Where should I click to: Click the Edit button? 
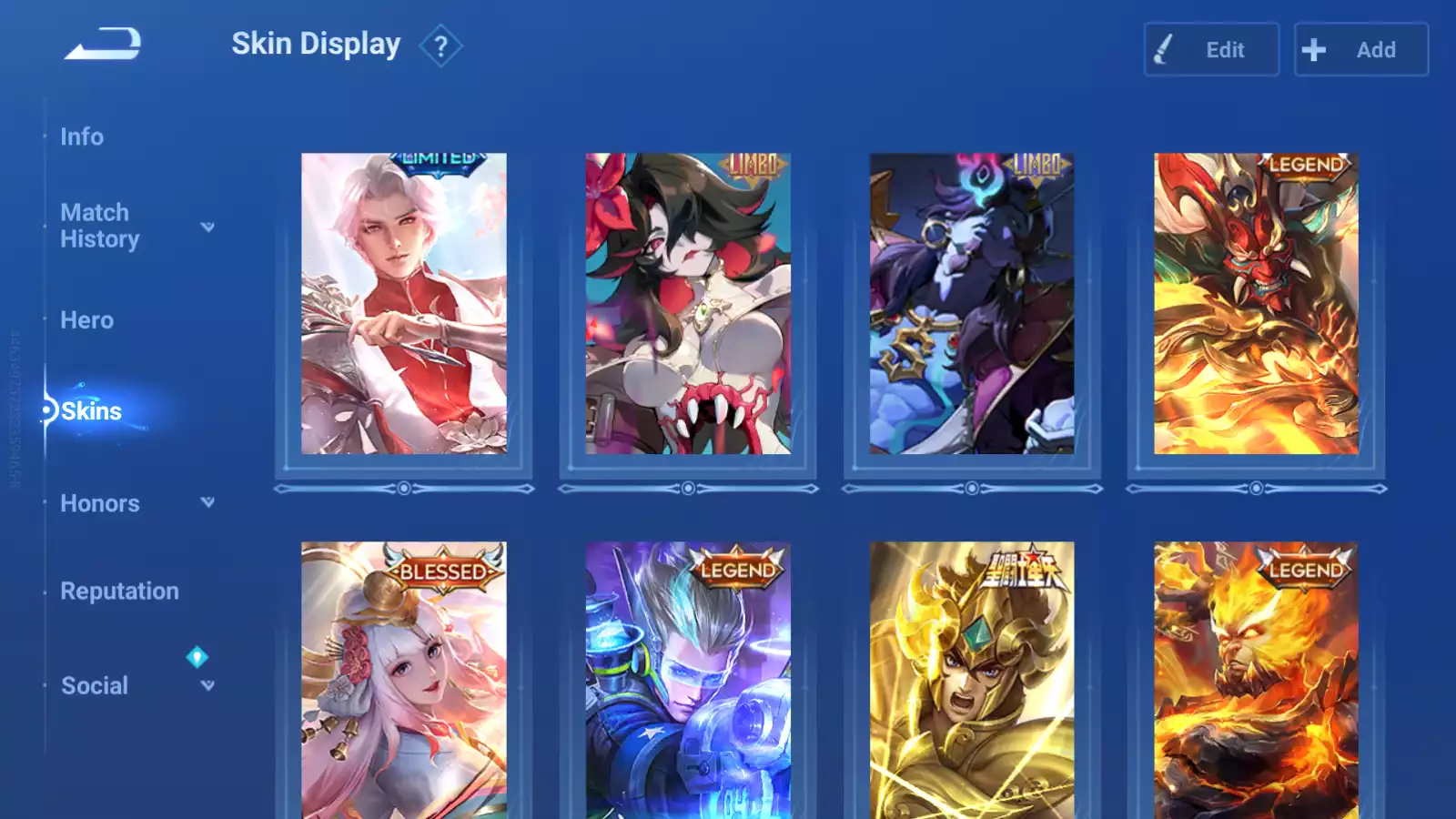coord(1211,50)
